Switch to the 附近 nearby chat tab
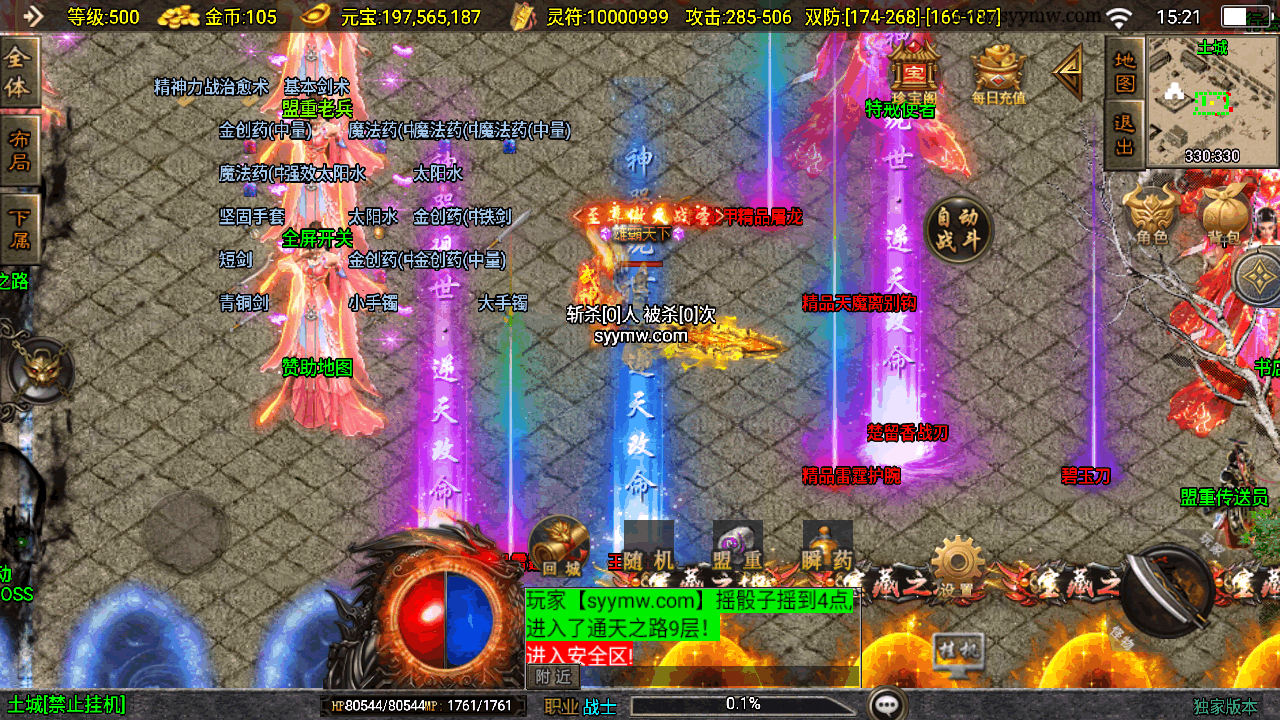 click(x=553, y=677)
